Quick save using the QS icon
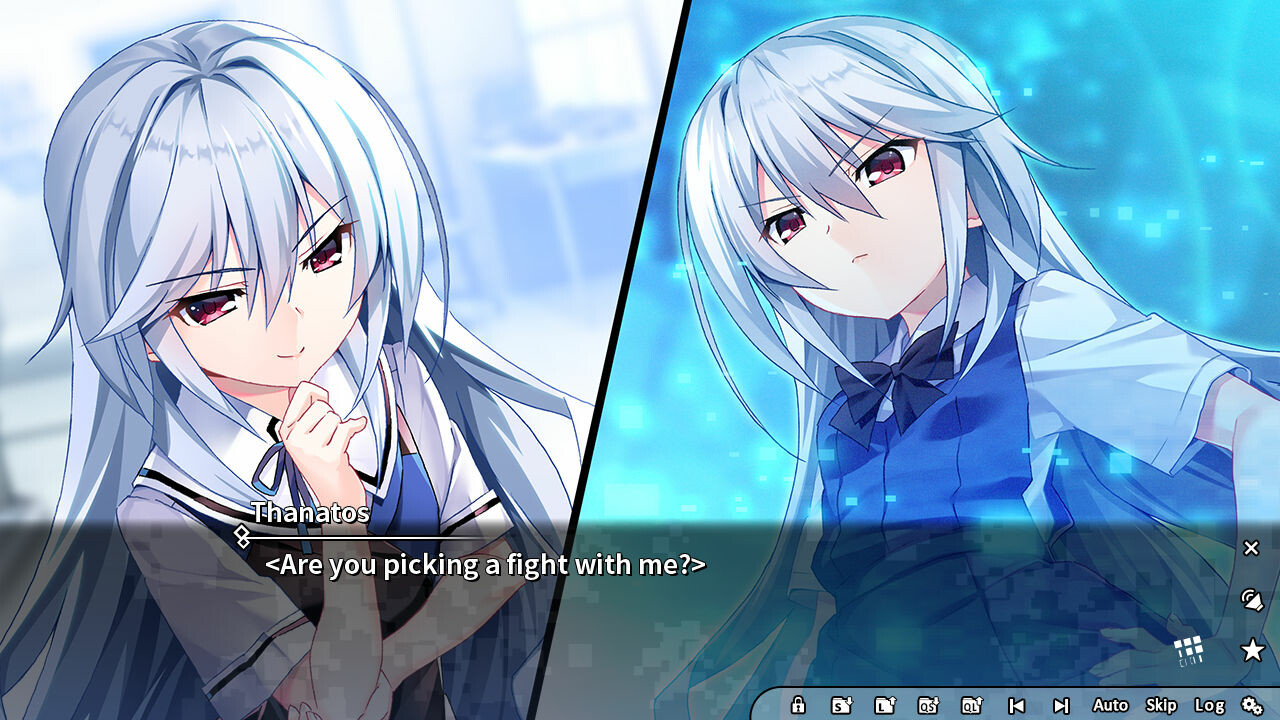Screen dimensions: 1280x720 coord(930,705)
